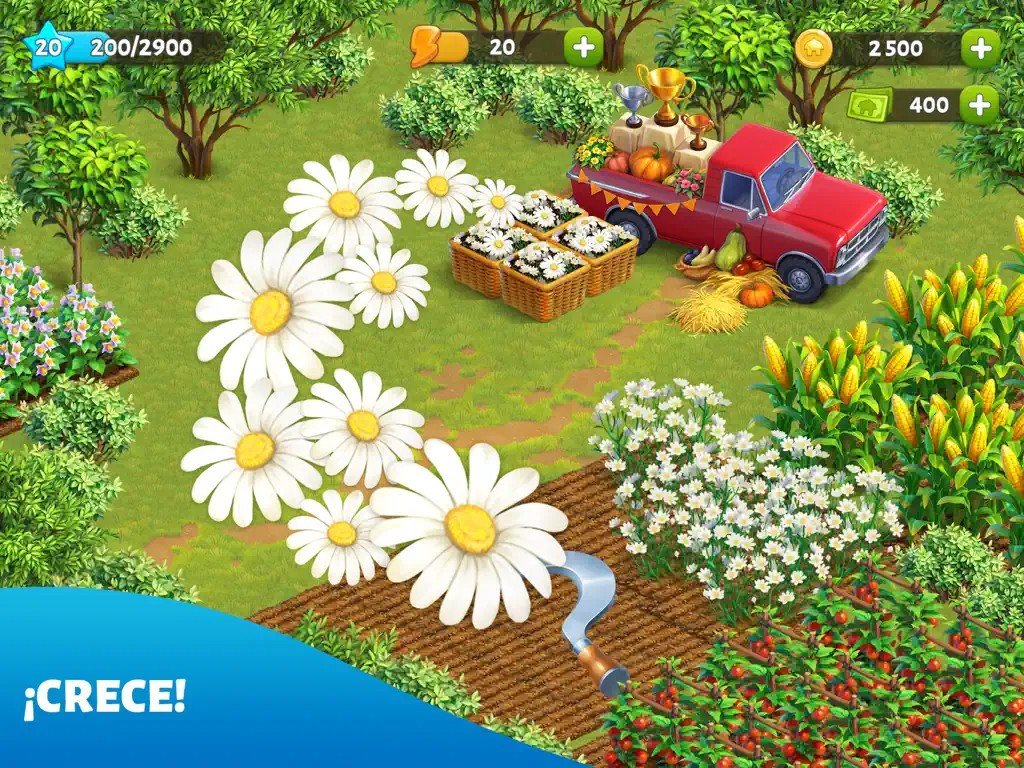Image resolution: width=1024 pixels, height=768 pixels.
Task: Add green cash using the plus button
Action: [x=980, y=104]
